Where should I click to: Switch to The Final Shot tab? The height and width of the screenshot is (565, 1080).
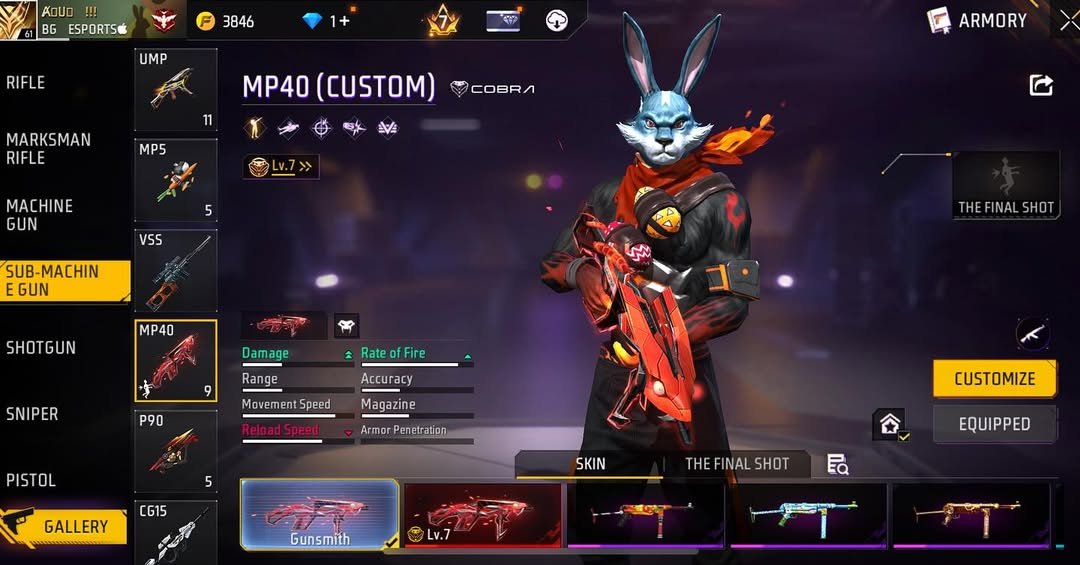coord(737,464)
